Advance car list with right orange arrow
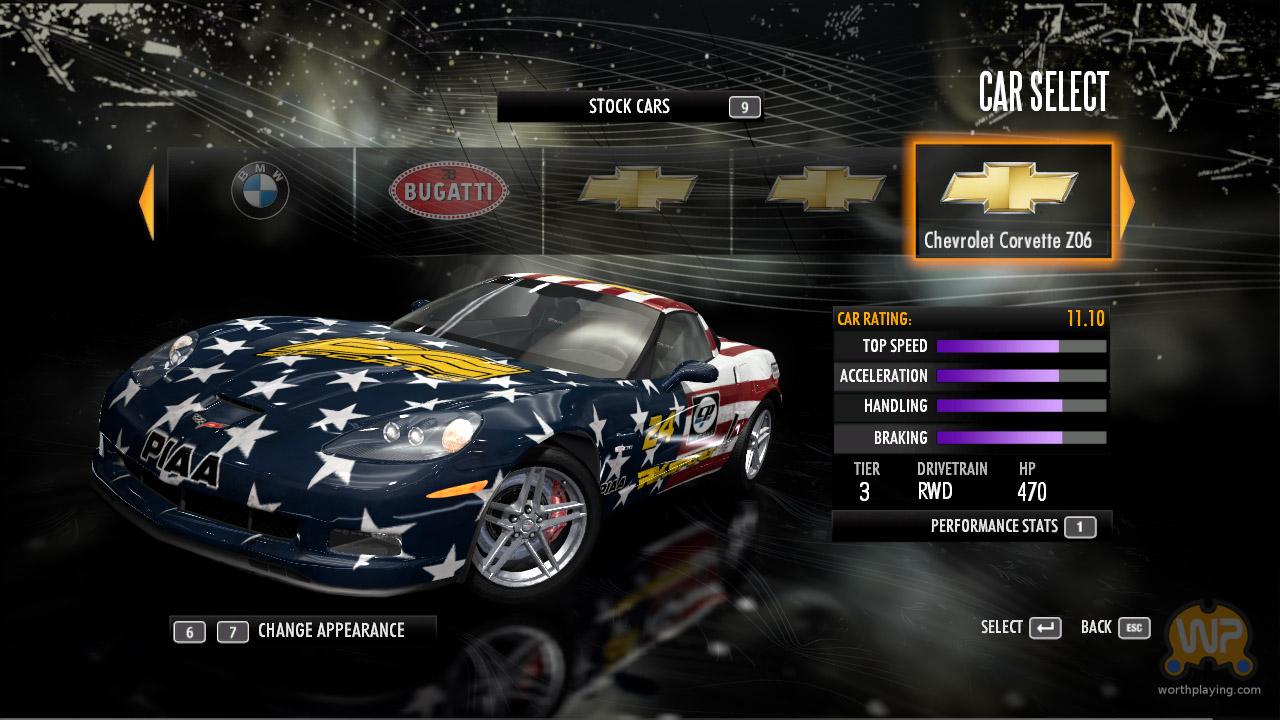 (x=1127, y=201)
